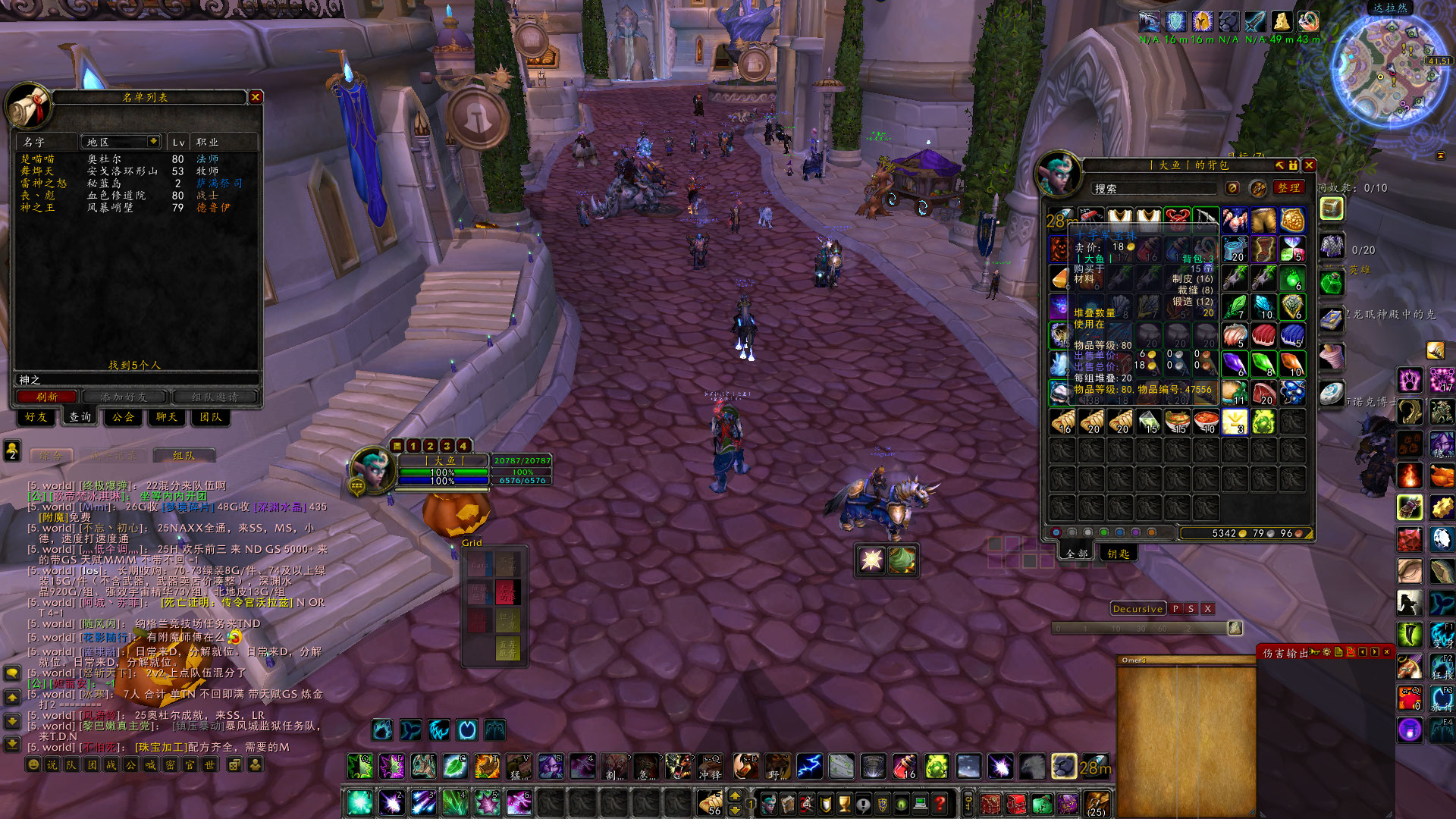Click the 搜索 search field in the bag window

[x=1153, y=188]
